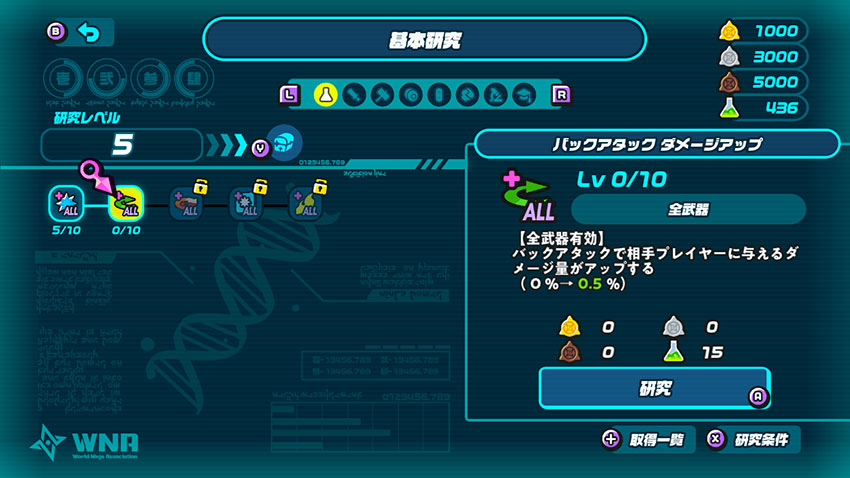Select the highlighted back attack research node
This screenshot has height=478, width=850.
click(x=126, y=203)
